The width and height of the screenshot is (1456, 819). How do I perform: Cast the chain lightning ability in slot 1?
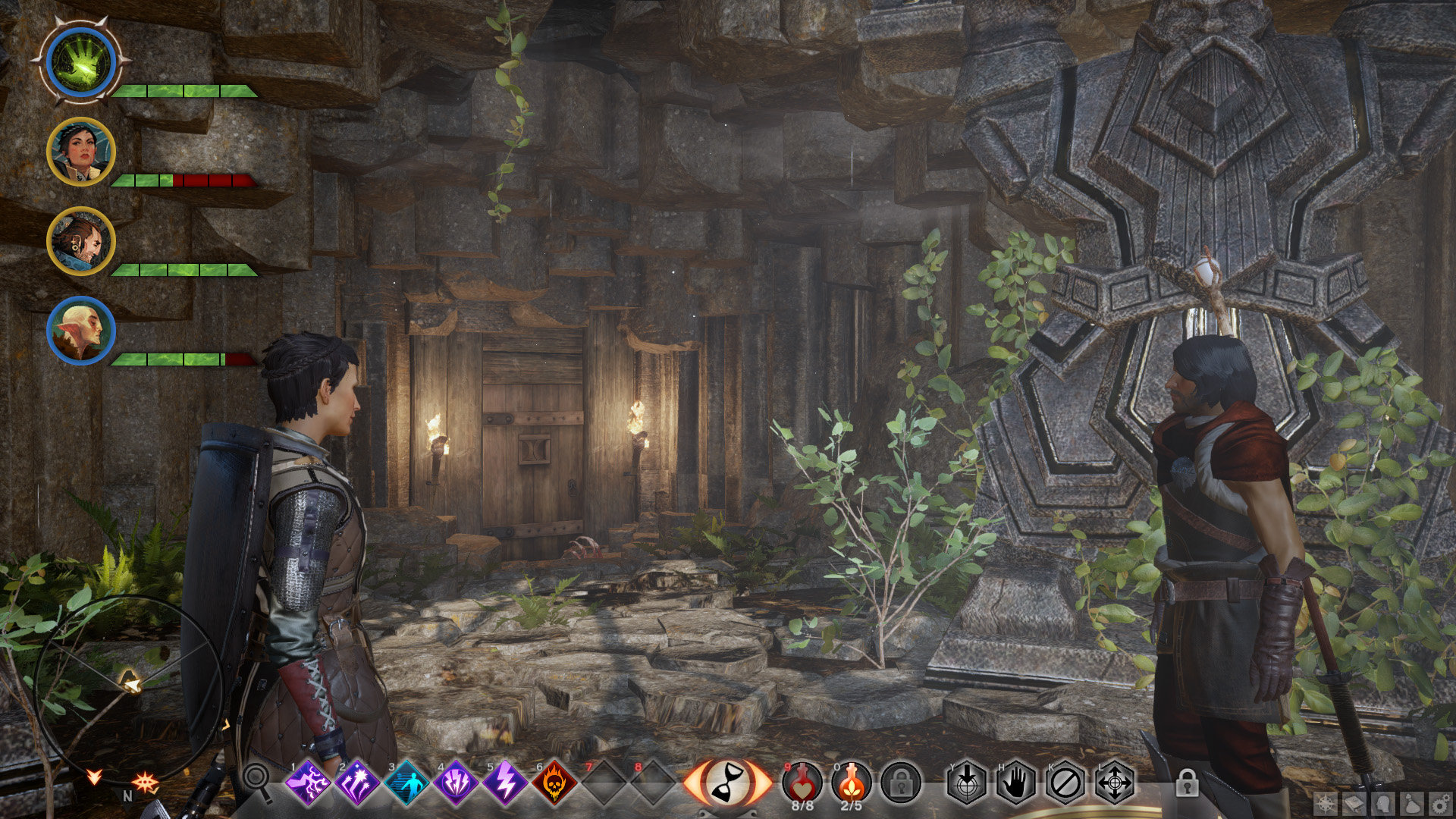coord(308,783)
